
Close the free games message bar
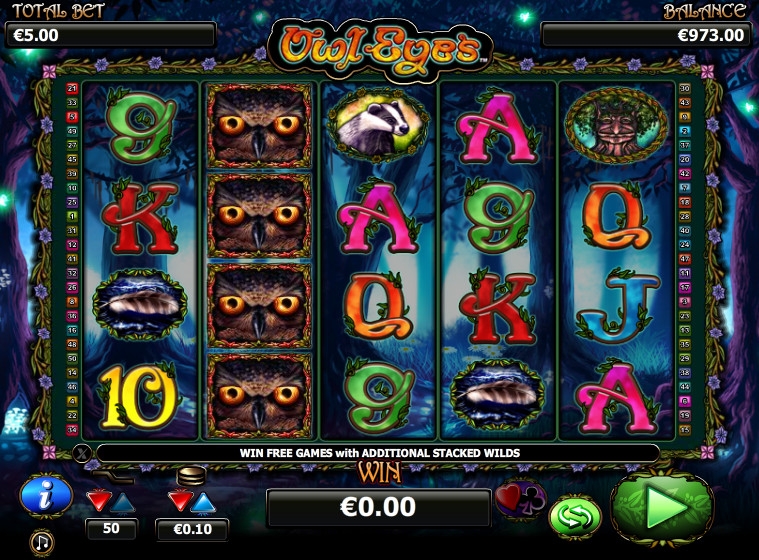(82, 453)
